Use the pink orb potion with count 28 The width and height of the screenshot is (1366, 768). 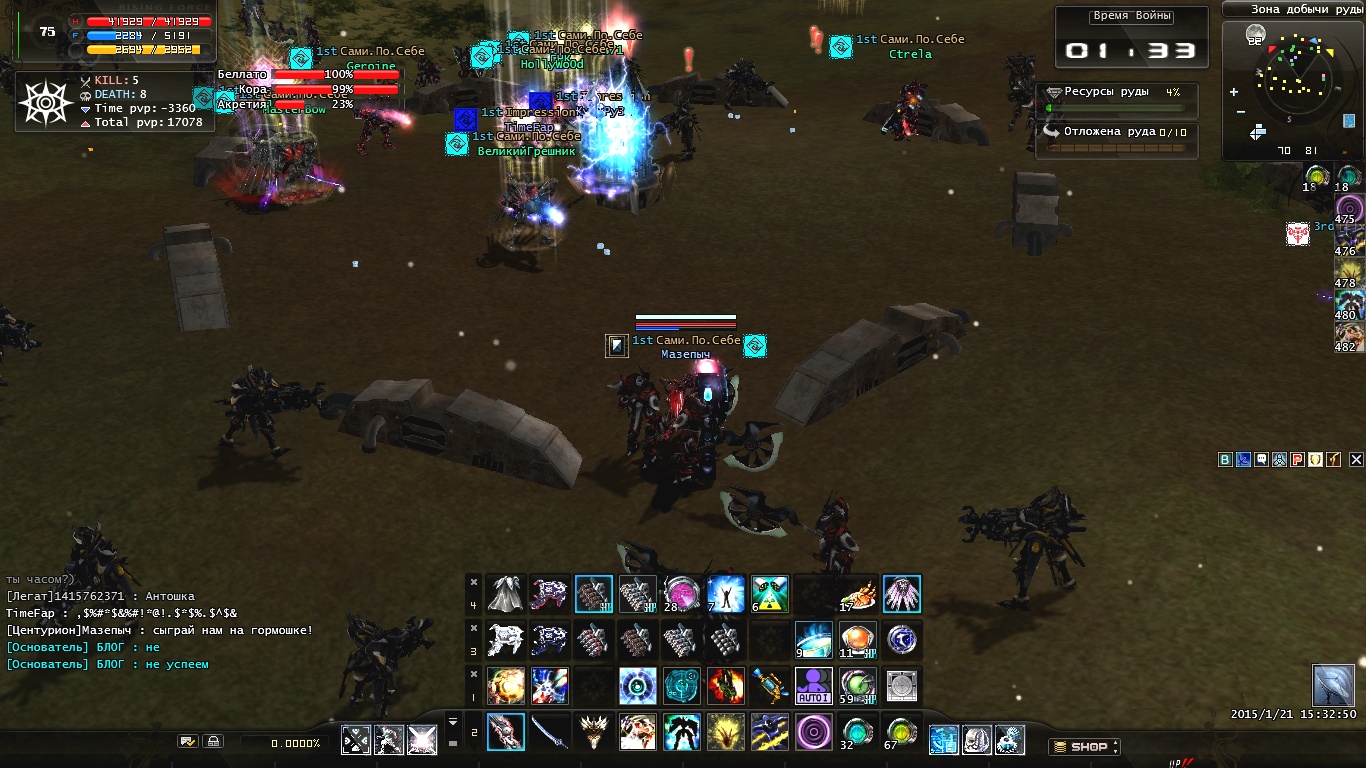(x=682, y=594)
